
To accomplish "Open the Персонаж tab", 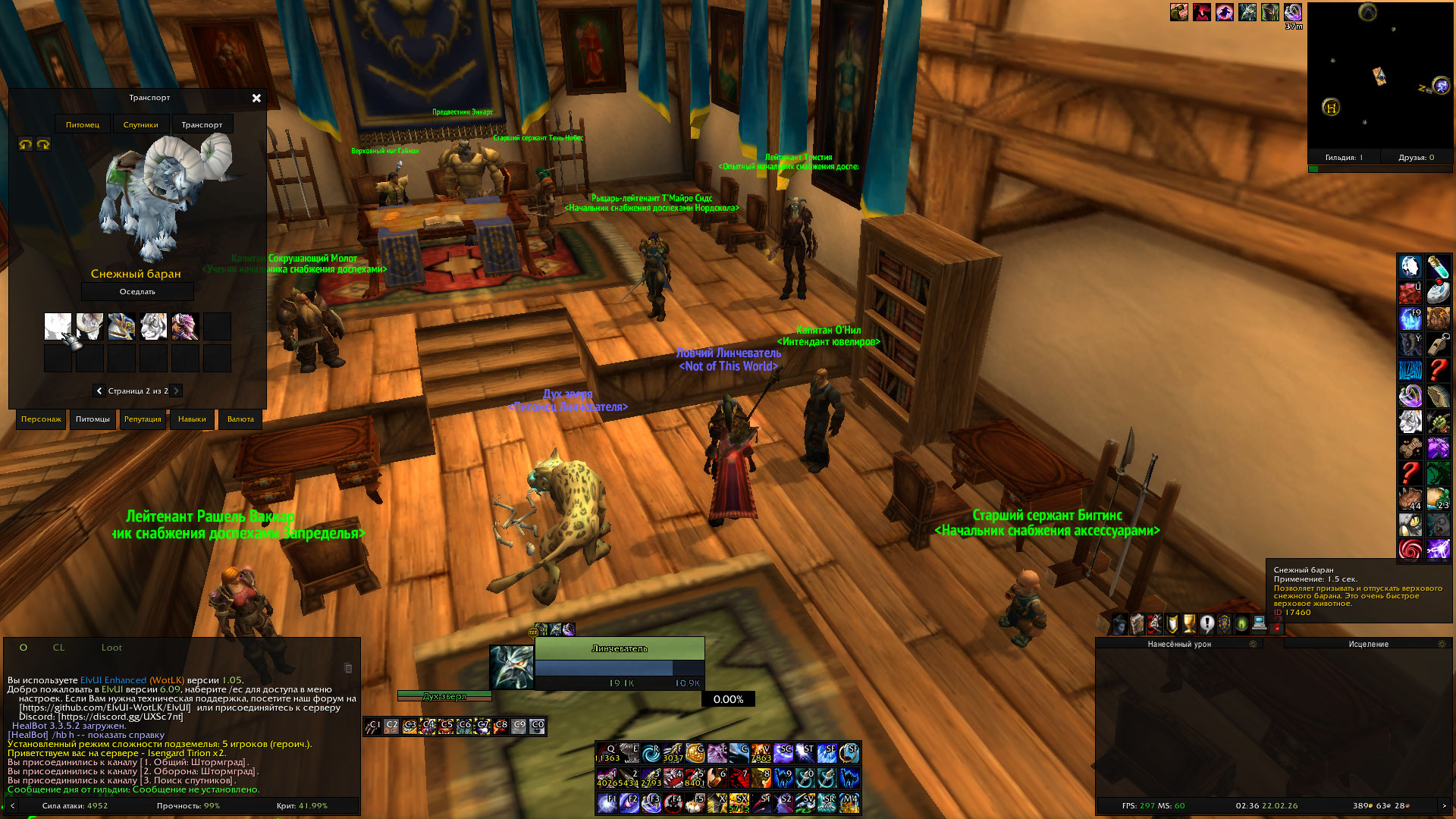I will (41, 419).
